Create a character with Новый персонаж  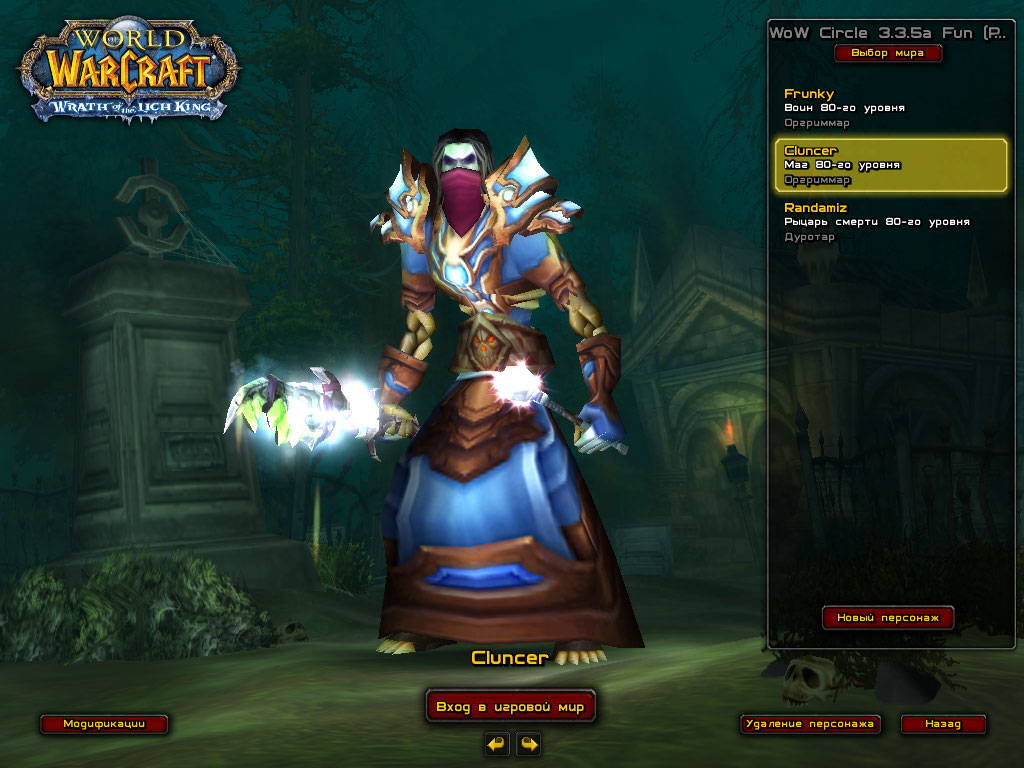click(888, 618)
